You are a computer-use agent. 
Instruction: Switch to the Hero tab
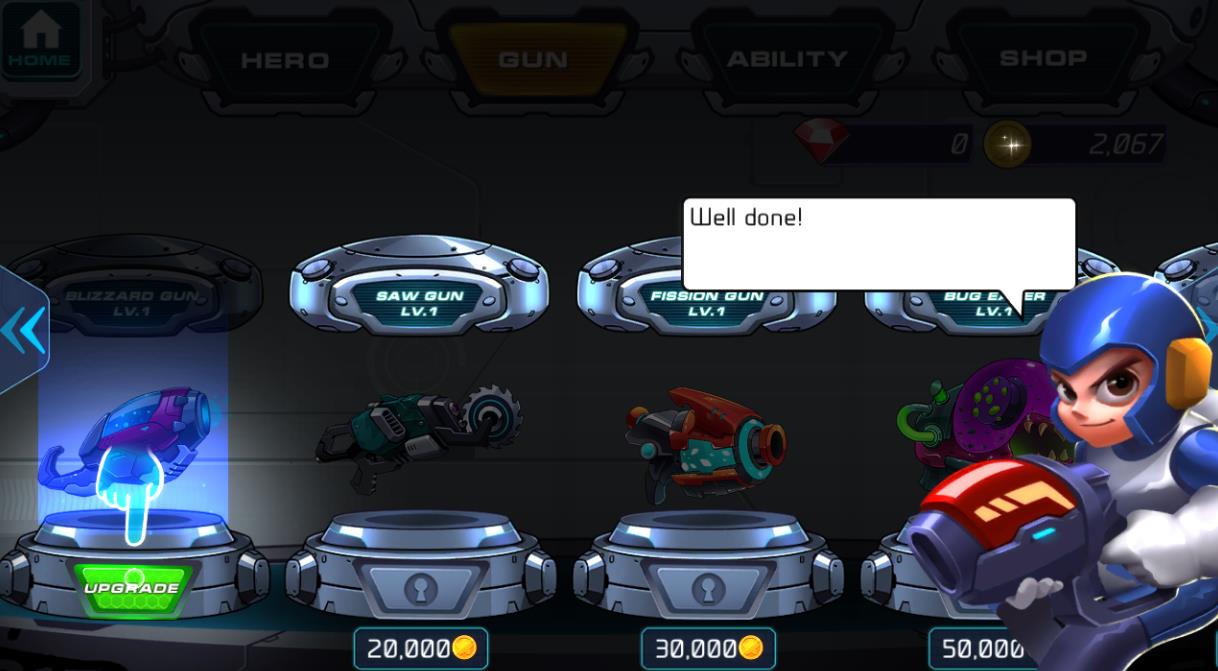click(x=284, y=60)
